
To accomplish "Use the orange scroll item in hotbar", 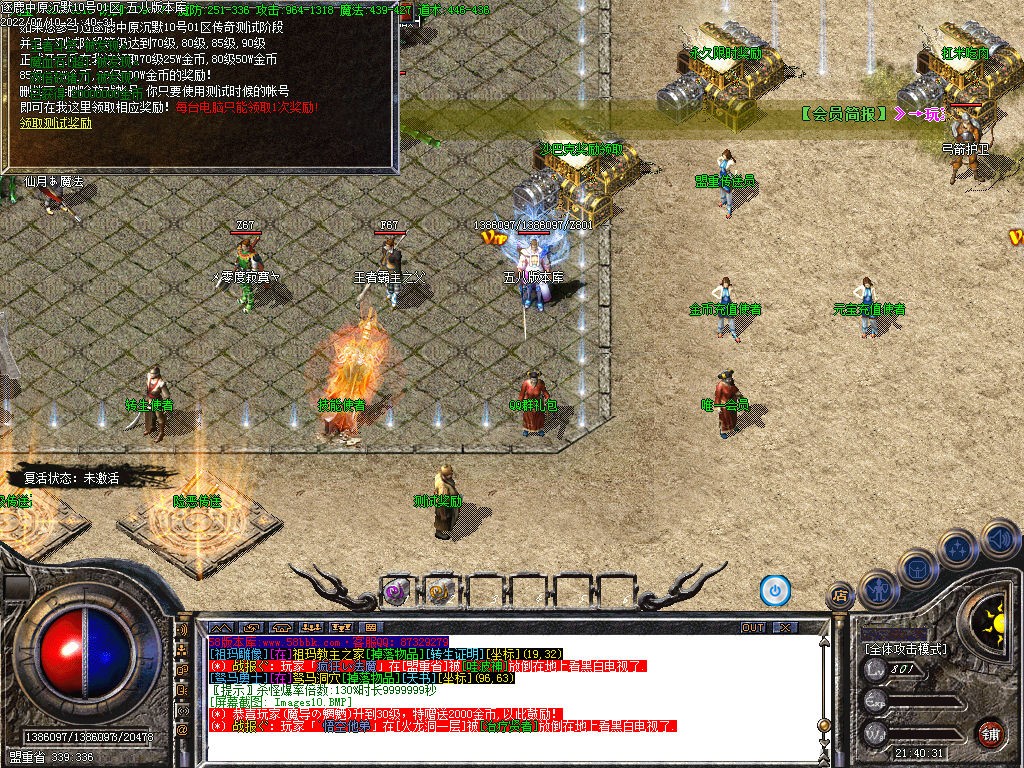I will 439,591.
